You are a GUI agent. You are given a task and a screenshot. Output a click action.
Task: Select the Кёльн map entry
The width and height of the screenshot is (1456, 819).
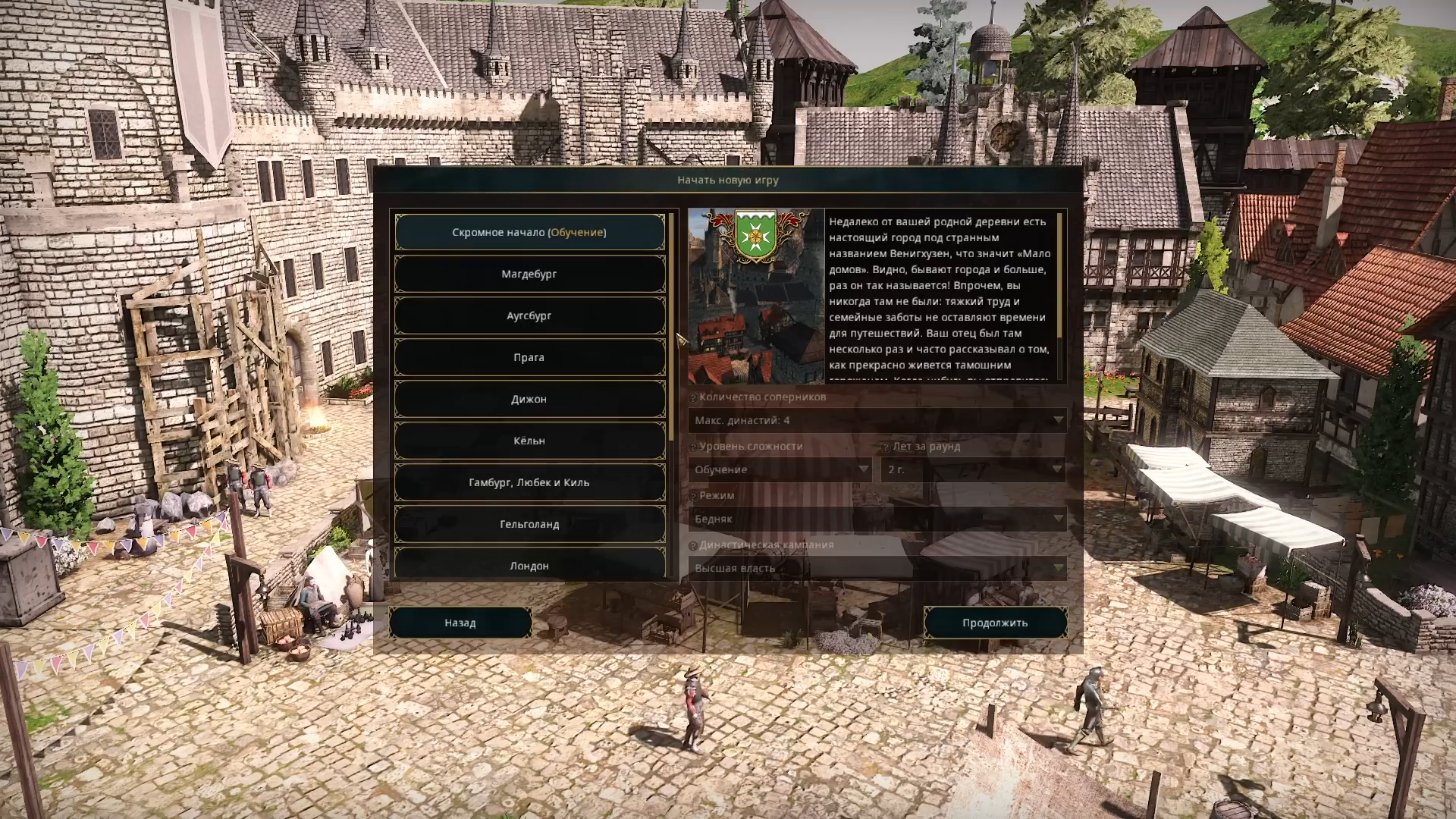(x=529, y=441)
